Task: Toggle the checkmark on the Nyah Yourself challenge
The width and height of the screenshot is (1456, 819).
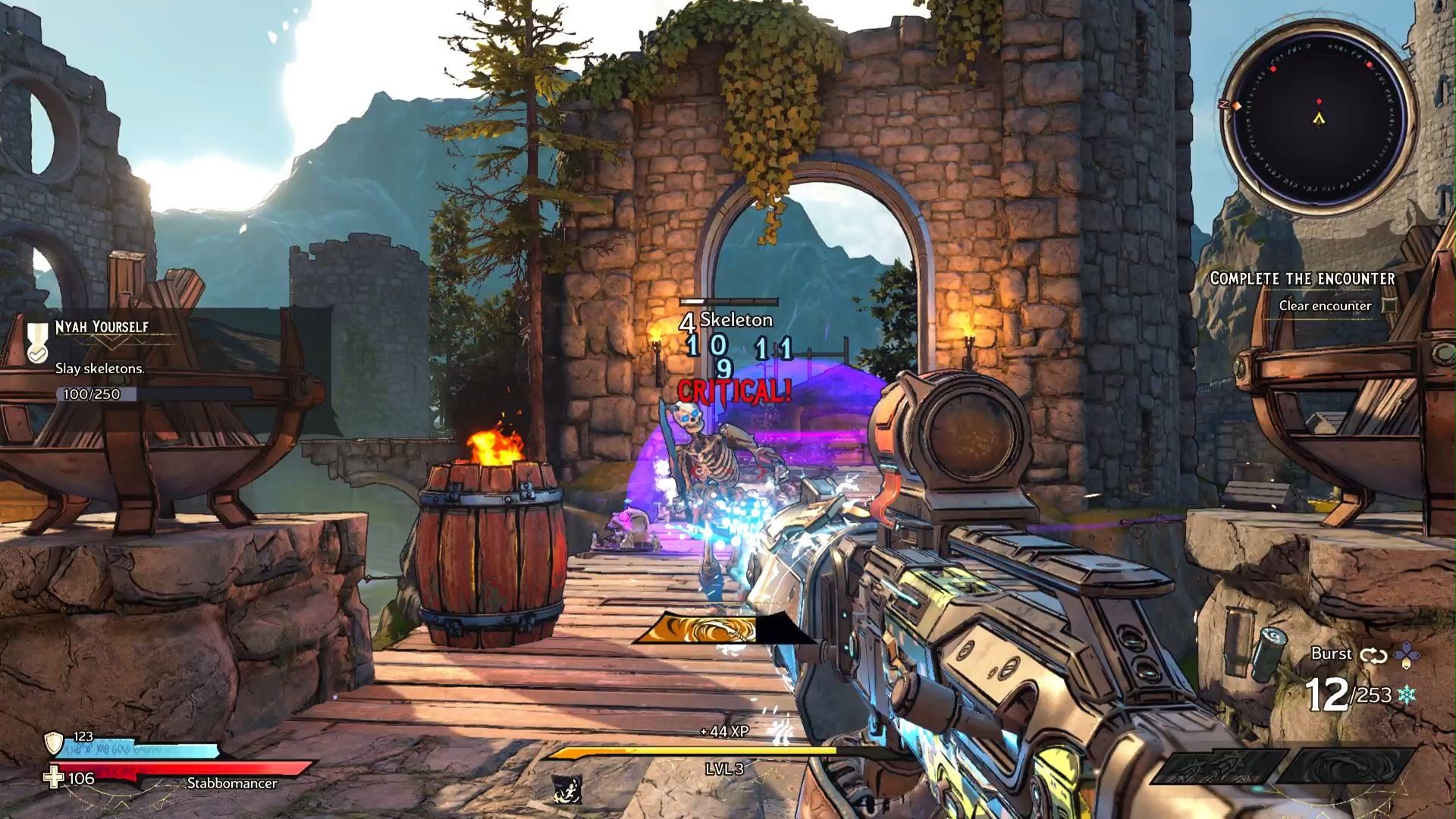Action: [x=38, y=354]
